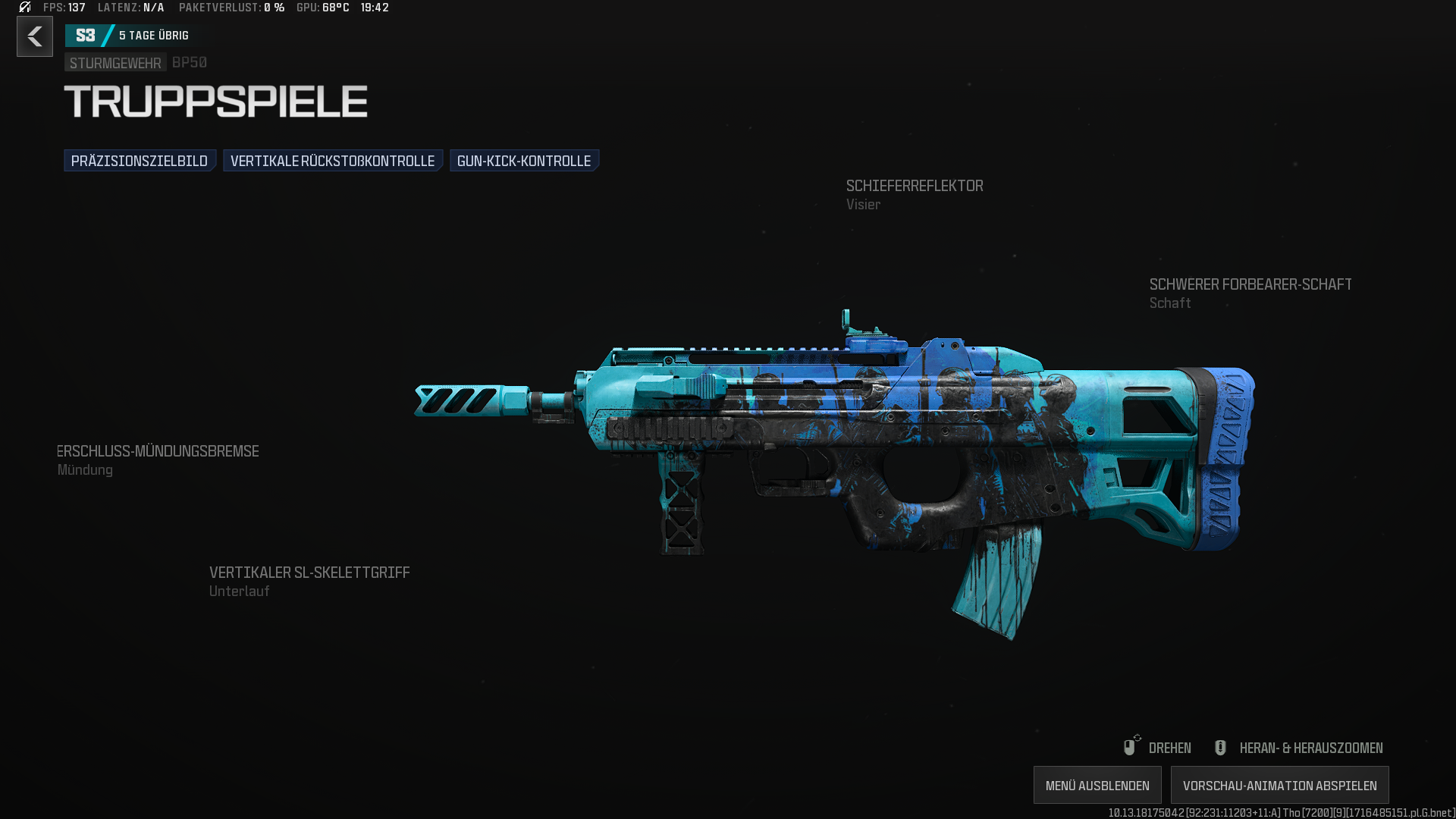
Task: Select the Vertikaler SL-Skelettgriff Unterlauf label
Action: 309,581
